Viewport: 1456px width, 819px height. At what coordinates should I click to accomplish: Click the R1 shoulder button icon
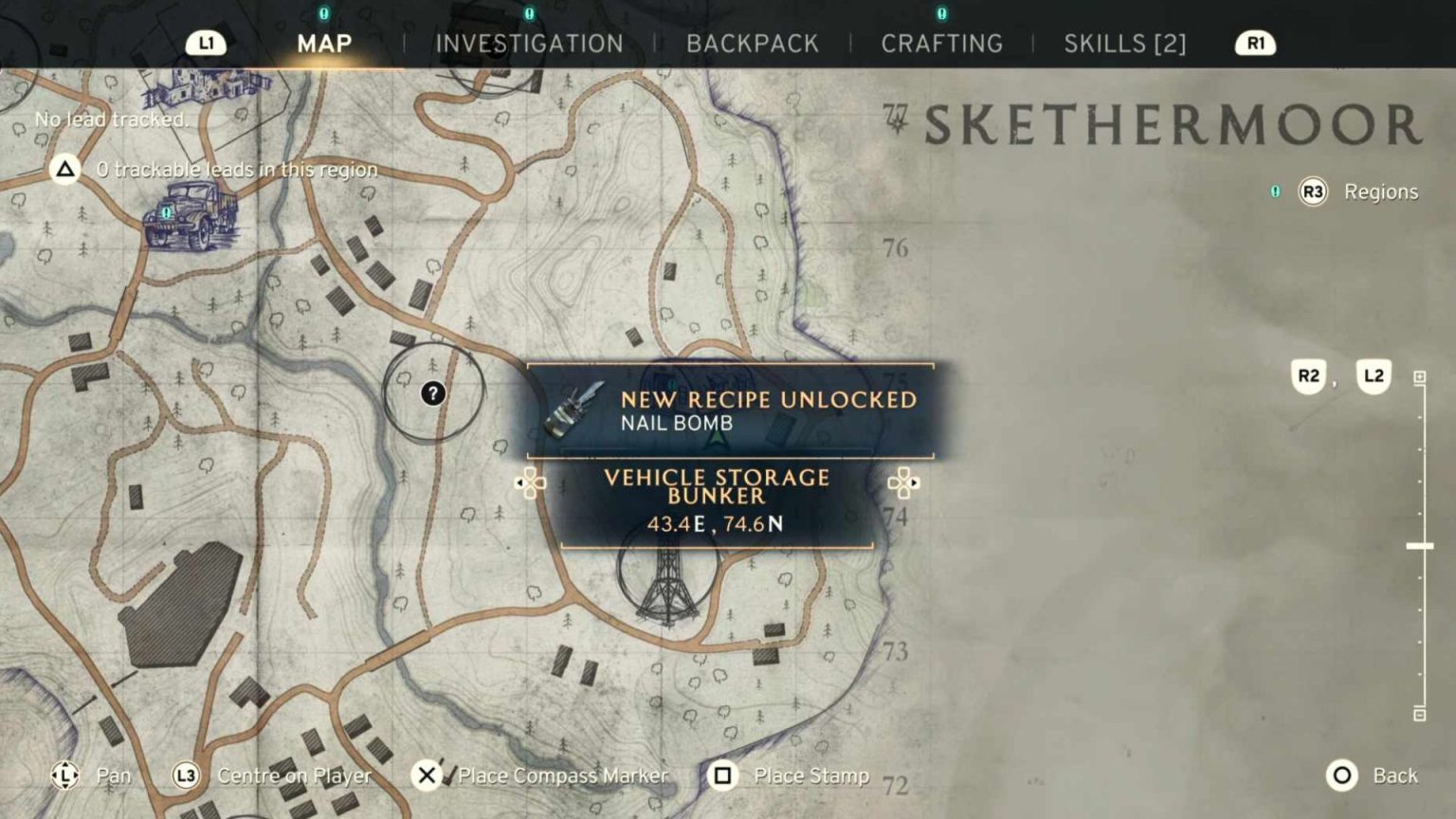point(1253,43)
